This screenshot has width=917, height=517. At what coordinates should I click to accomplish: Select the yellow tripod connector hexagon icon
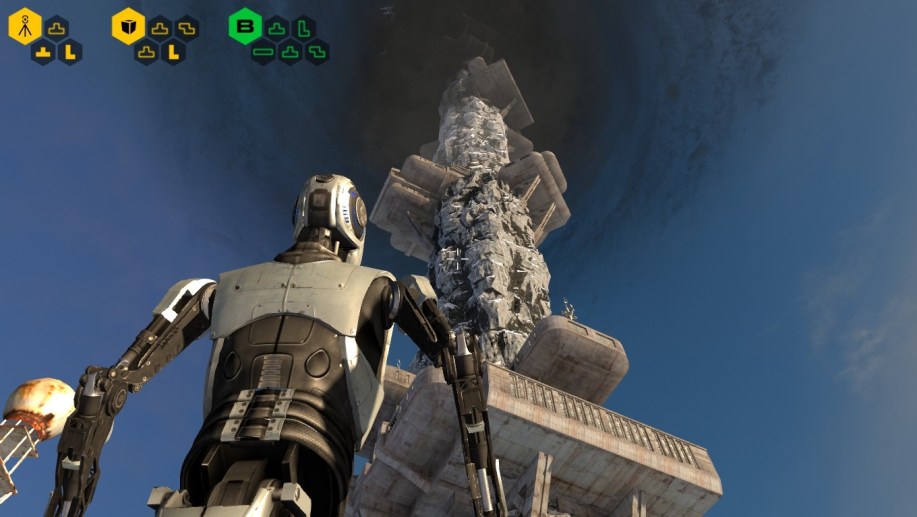click(25, 26)
